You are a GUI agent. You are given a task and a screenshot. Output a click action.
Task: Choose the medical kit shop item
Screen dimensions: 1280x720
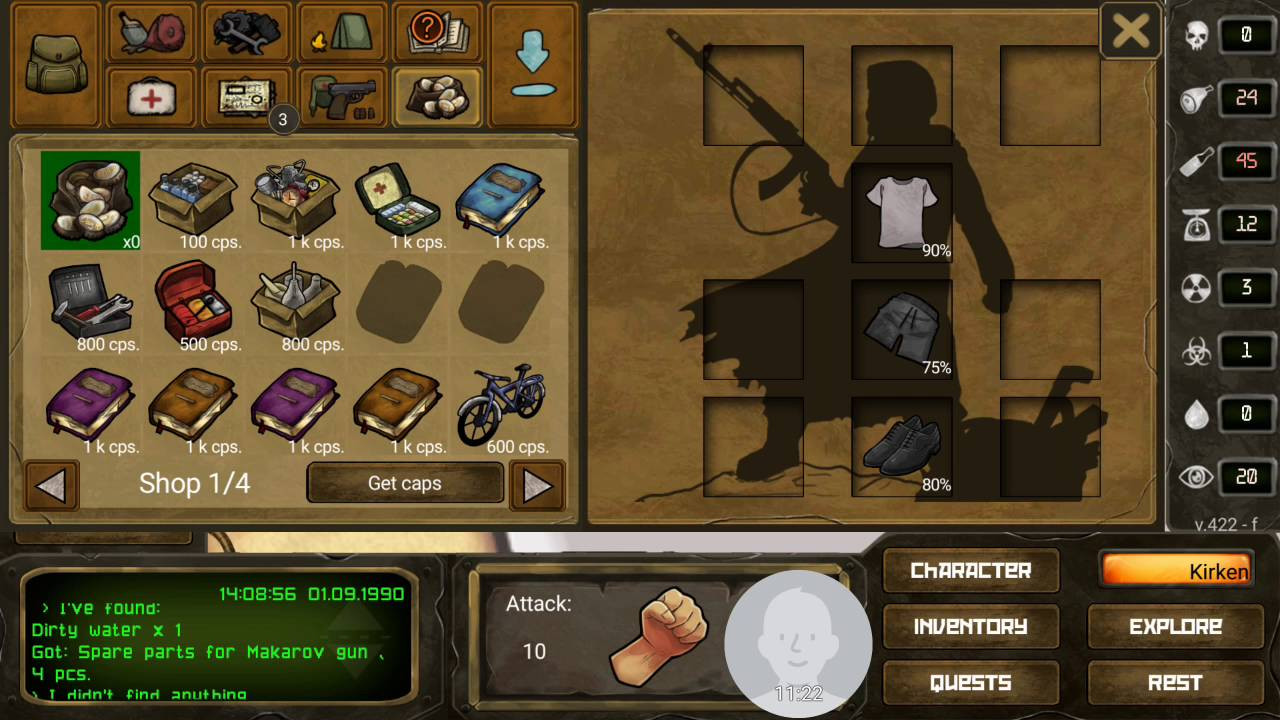coord(399,202)
